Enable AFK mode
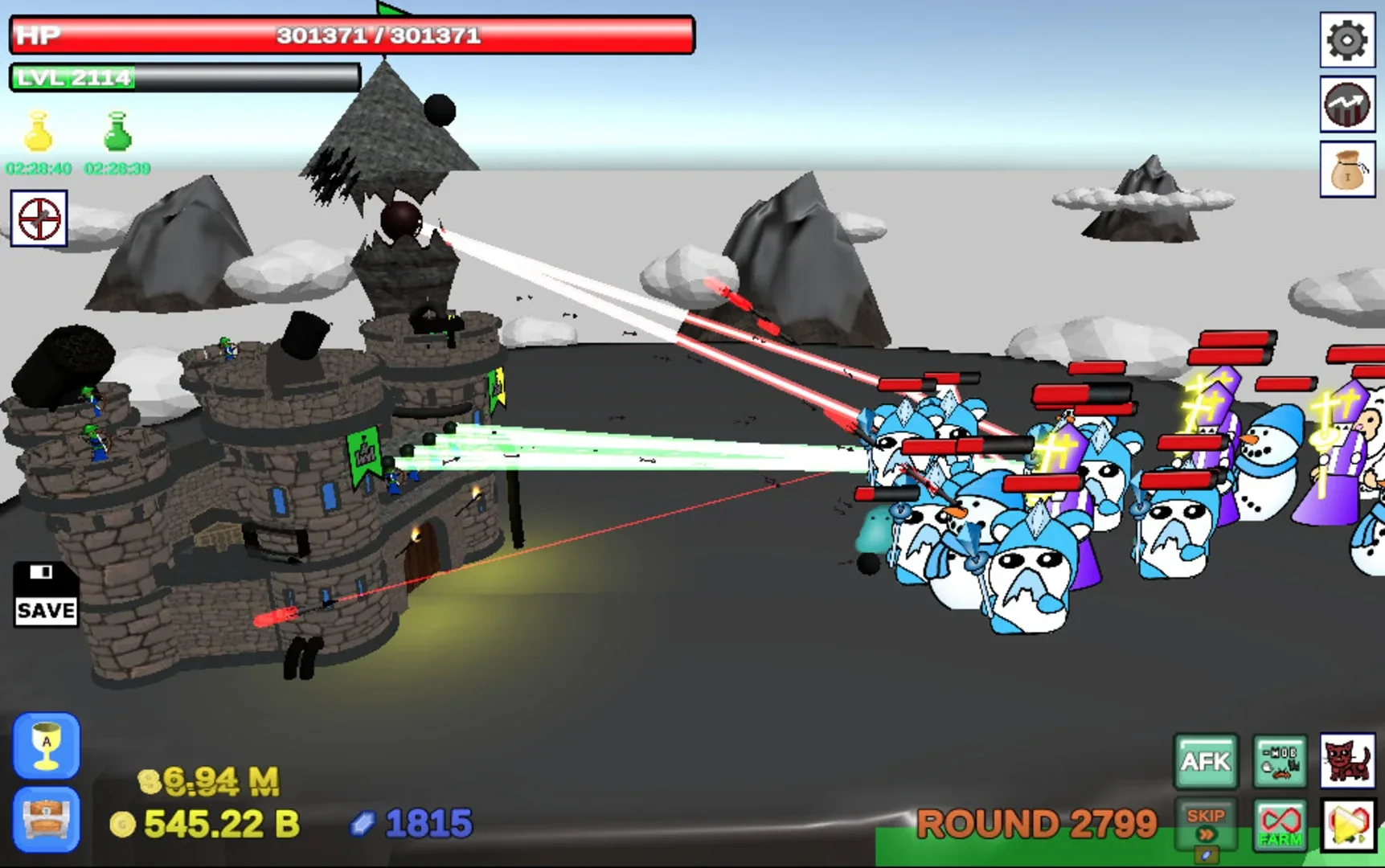Viewport: 1385px width, 868px height. coord(1205,759)
